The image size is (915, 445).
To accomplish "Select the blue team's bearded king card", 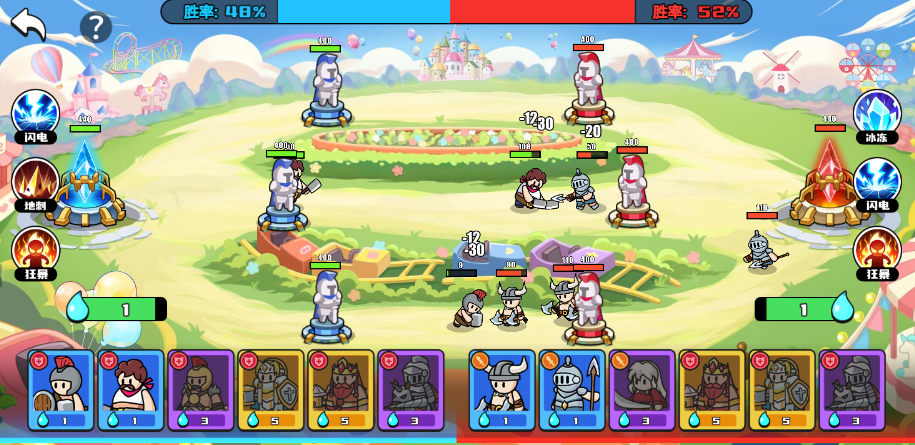I will pos(341,389).
